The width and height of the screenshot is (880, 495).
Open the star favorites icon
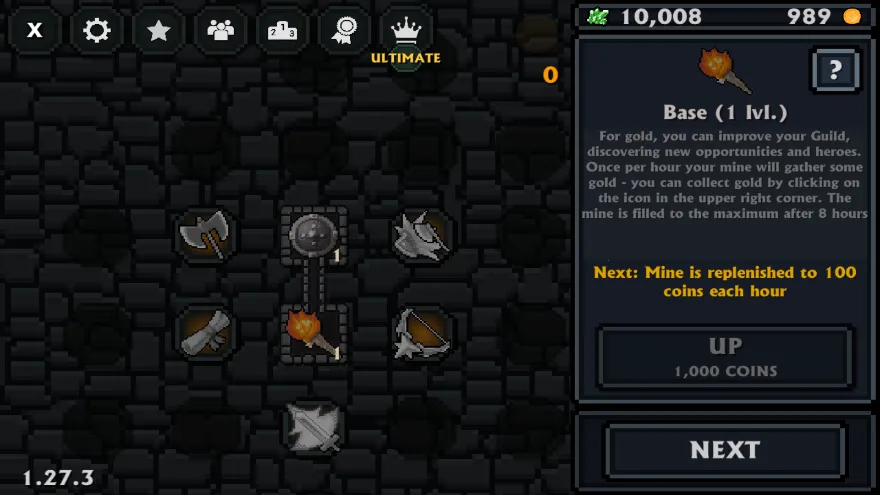coord(158,30)
